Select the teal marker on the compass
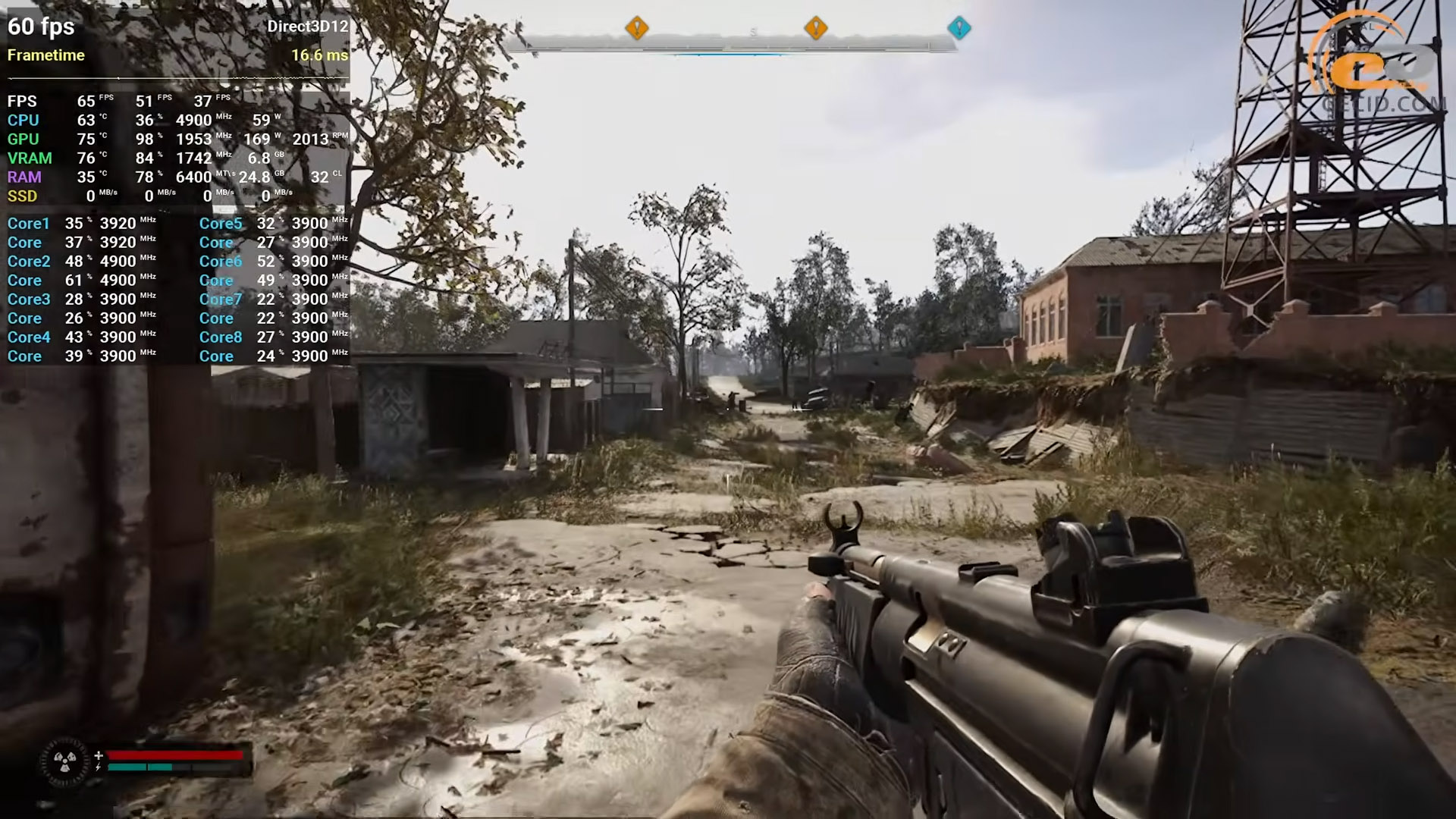 pyautogui.click(x=959, y=28)
